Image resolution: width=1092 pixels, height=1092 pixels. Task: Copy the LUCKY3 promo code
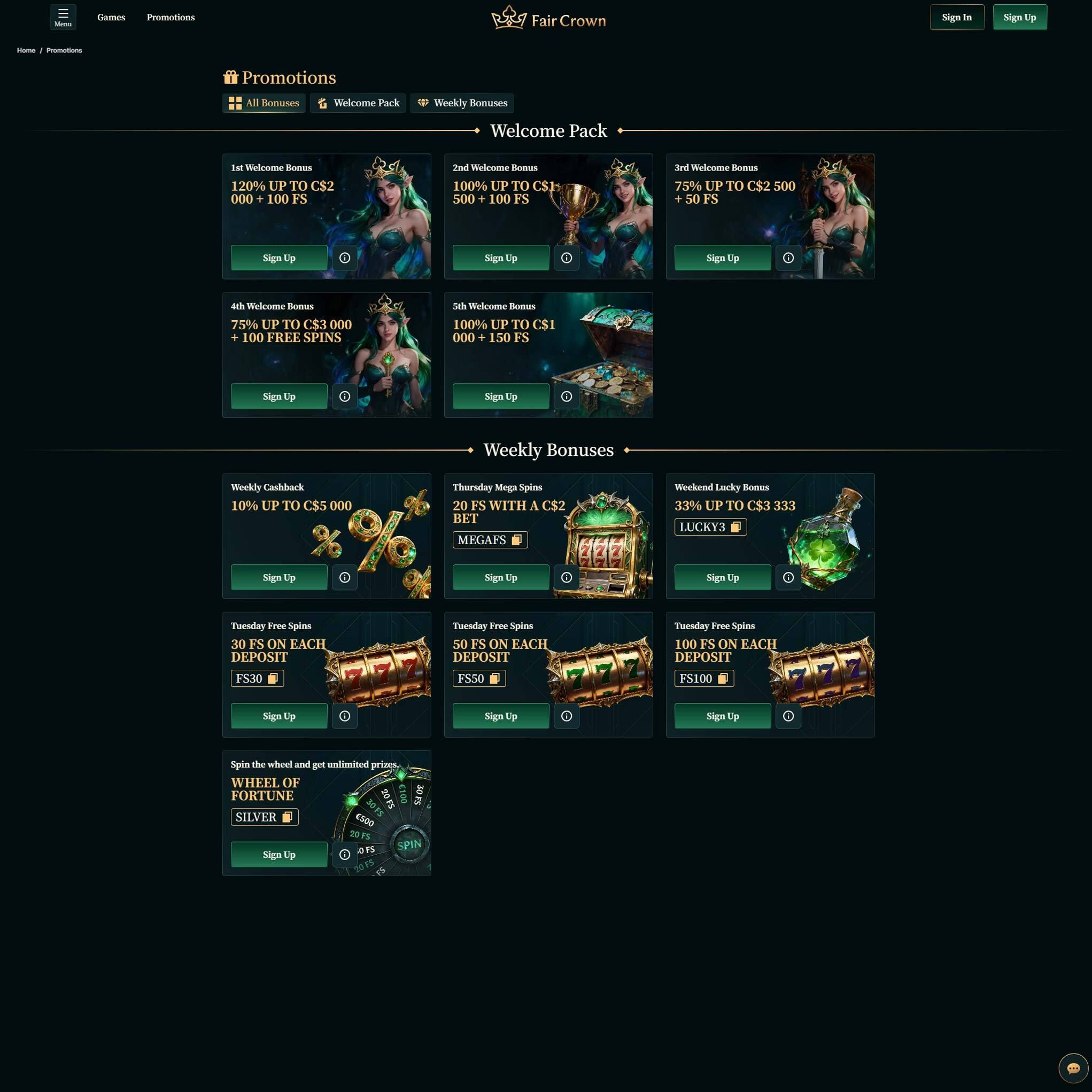point(735,527)
